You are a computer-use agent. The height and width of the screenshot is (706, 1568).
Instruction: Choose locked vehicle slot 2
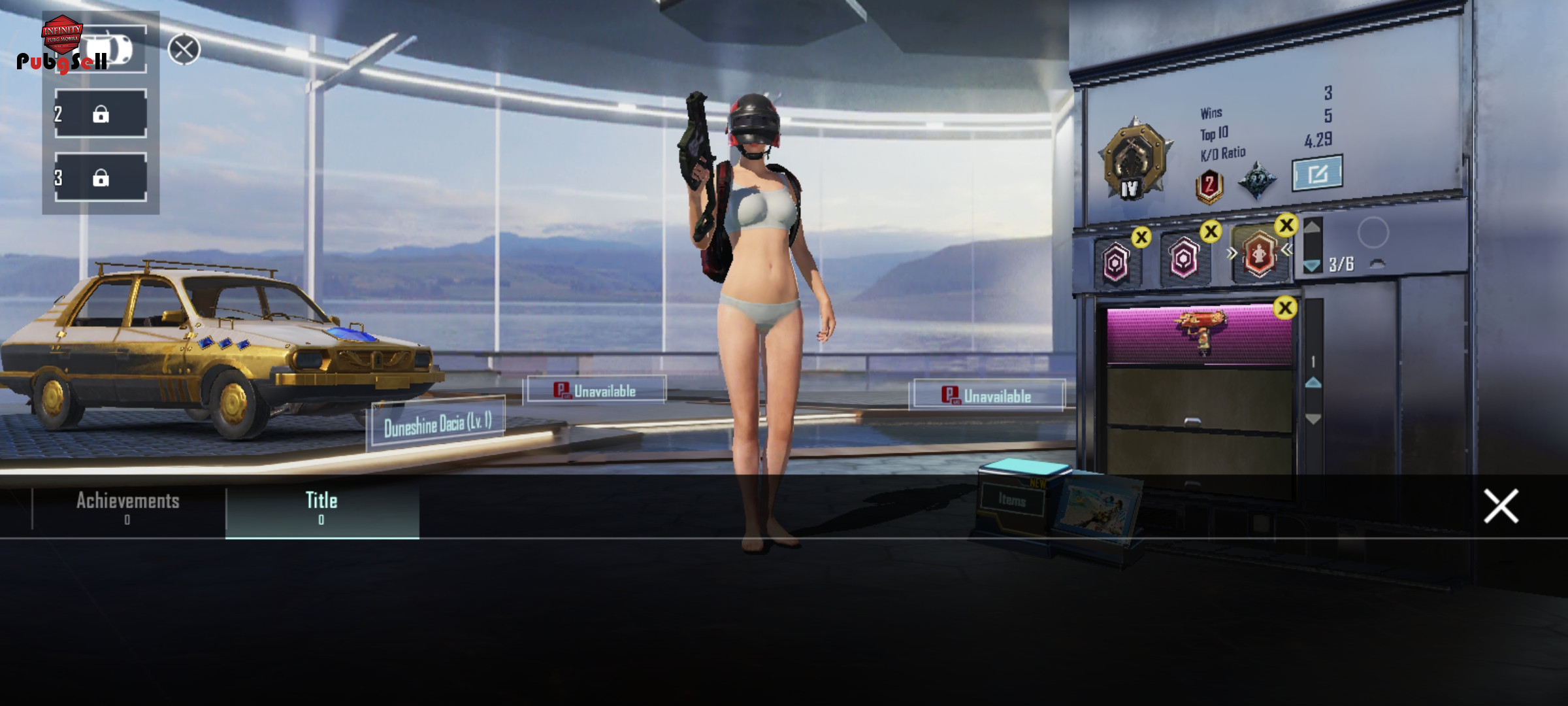tap(101, 114)
